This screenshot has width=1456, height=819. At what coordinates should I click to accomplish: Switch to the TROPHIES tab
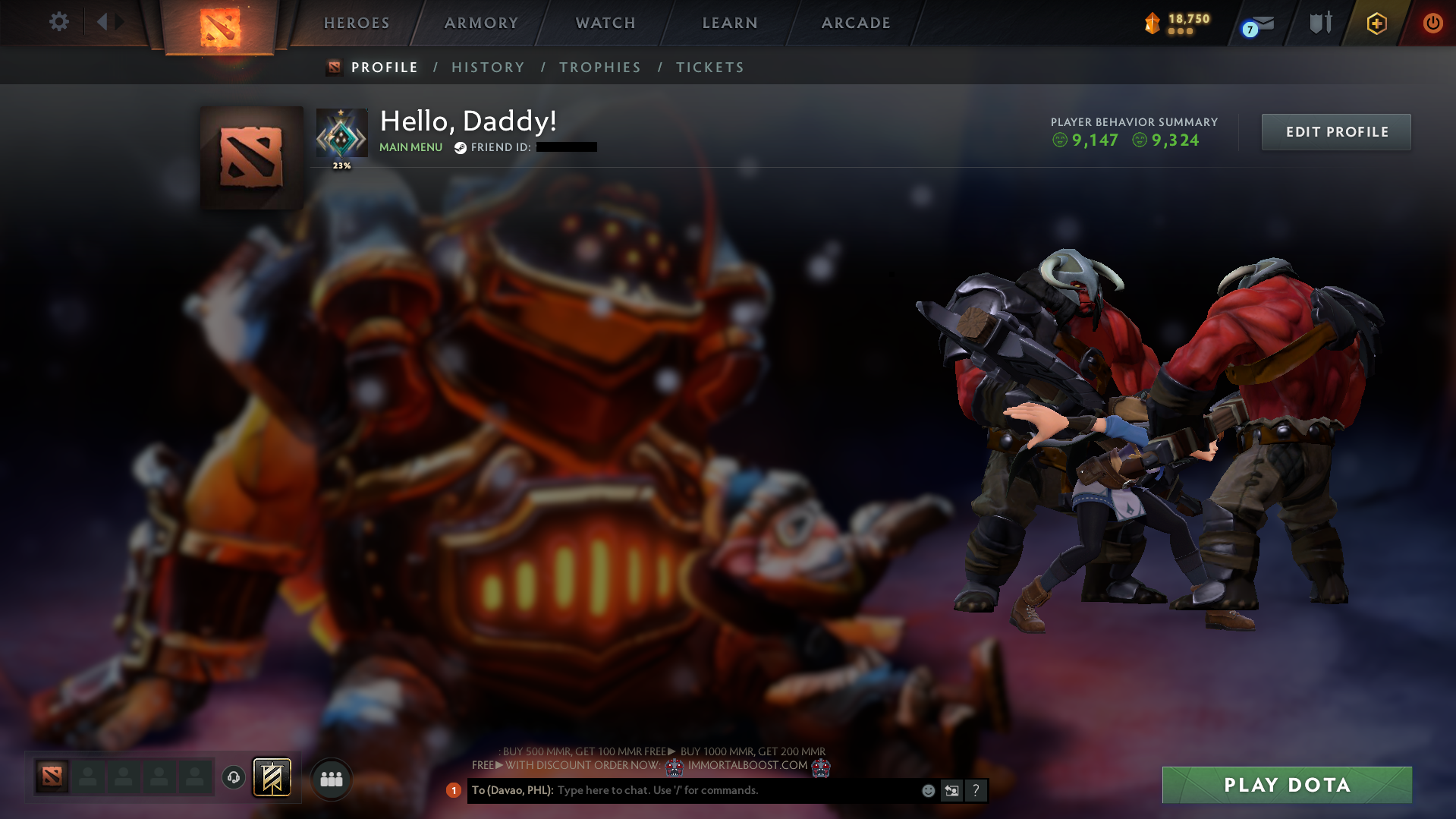599,67
